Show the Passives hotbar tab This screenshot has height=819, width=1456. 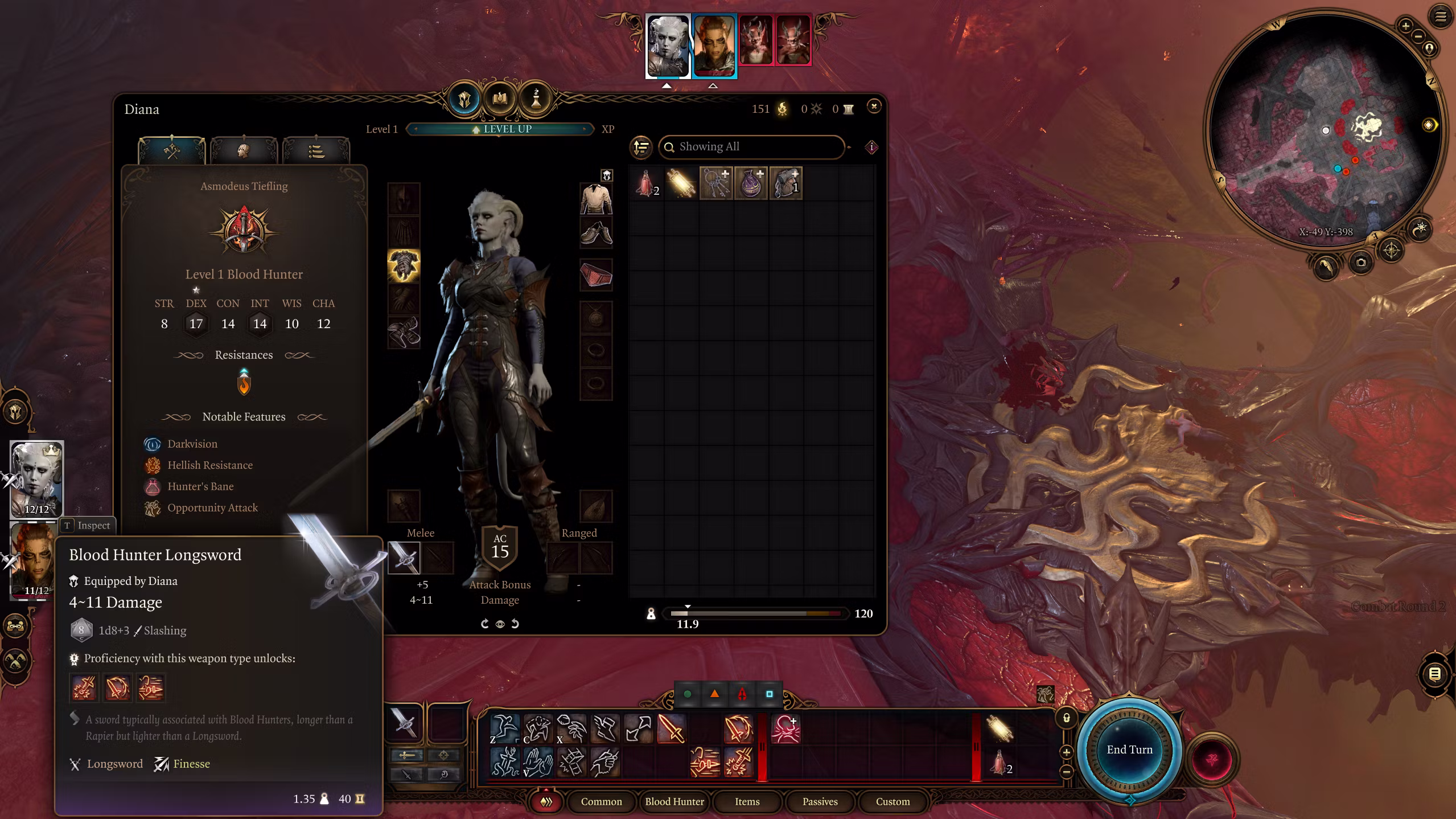click(x=820, y=801)
